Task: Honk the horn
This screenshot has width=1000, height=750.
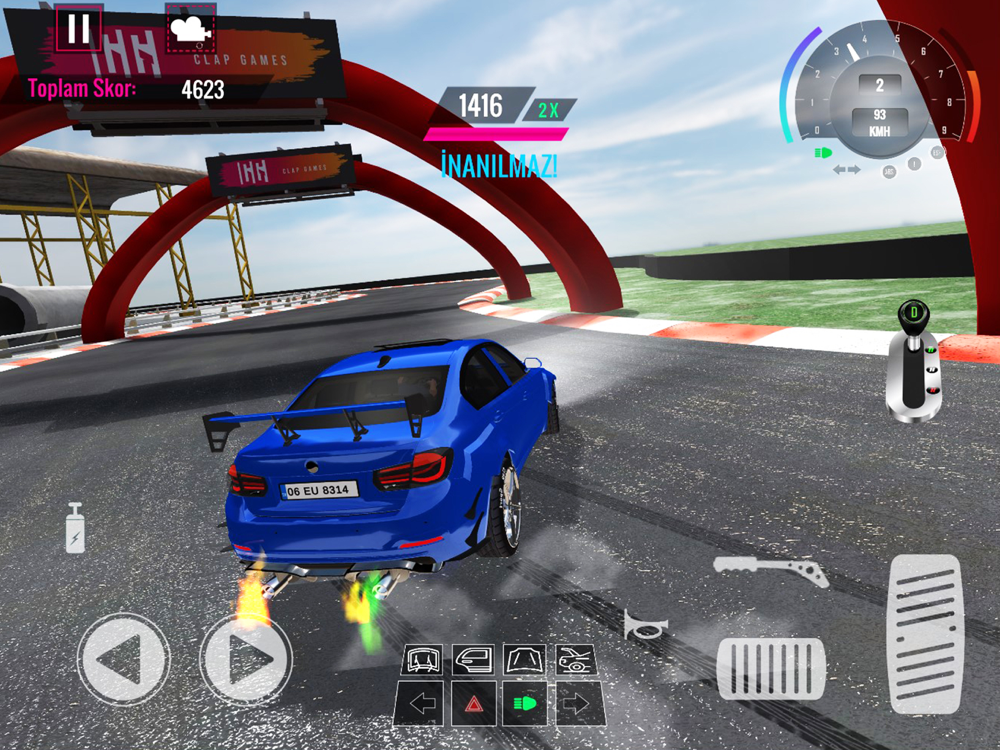Action: [645, 627]
